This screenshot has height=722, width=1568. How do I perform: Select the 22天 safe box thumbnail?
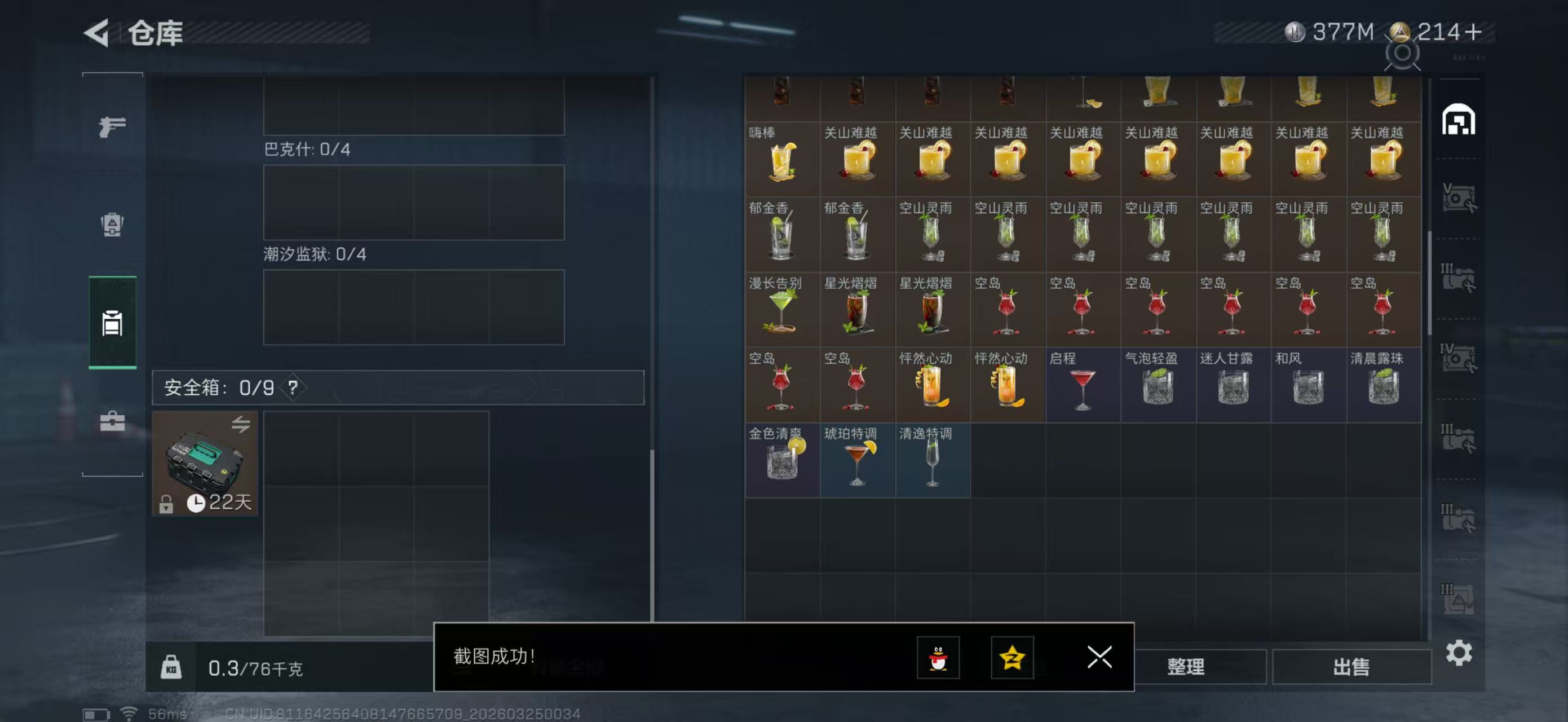[206, 464]
